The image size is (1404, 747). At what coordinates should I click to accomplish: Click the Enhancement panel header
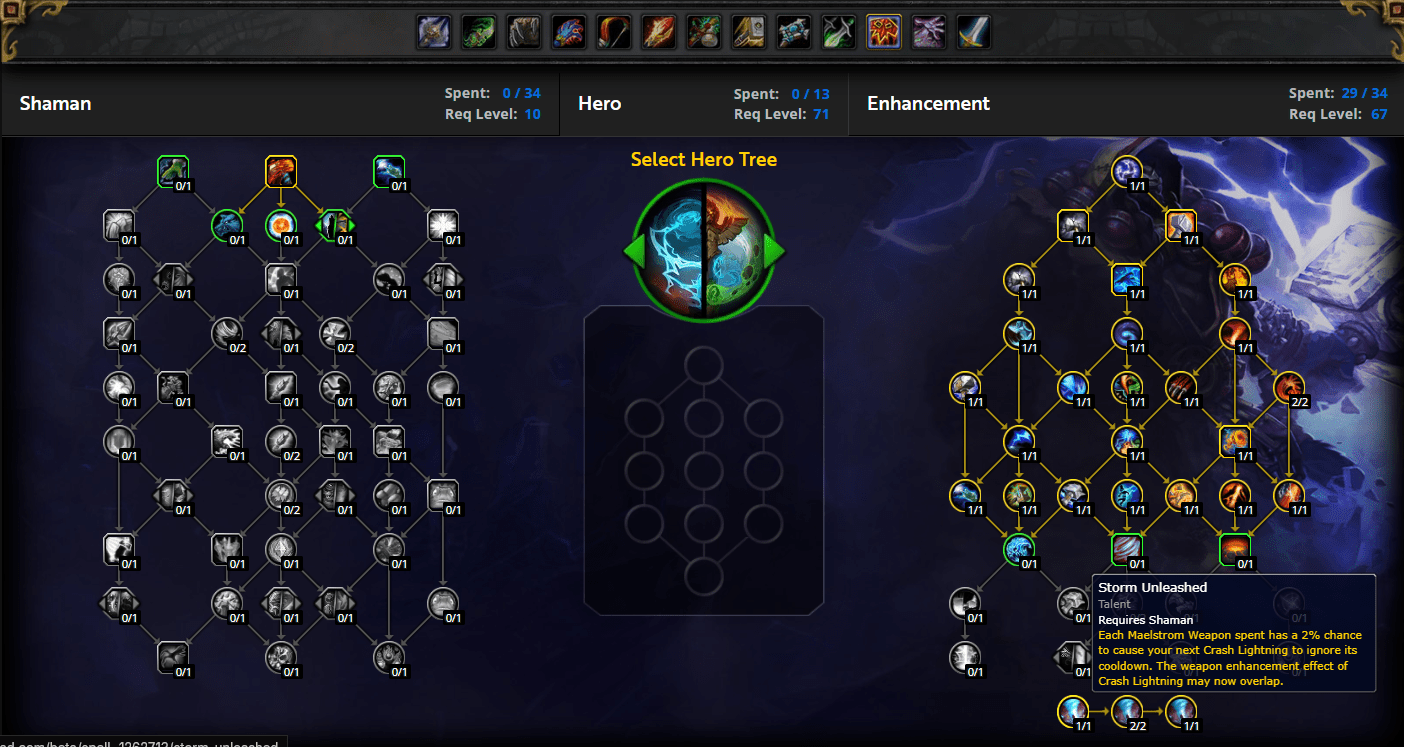928,103
